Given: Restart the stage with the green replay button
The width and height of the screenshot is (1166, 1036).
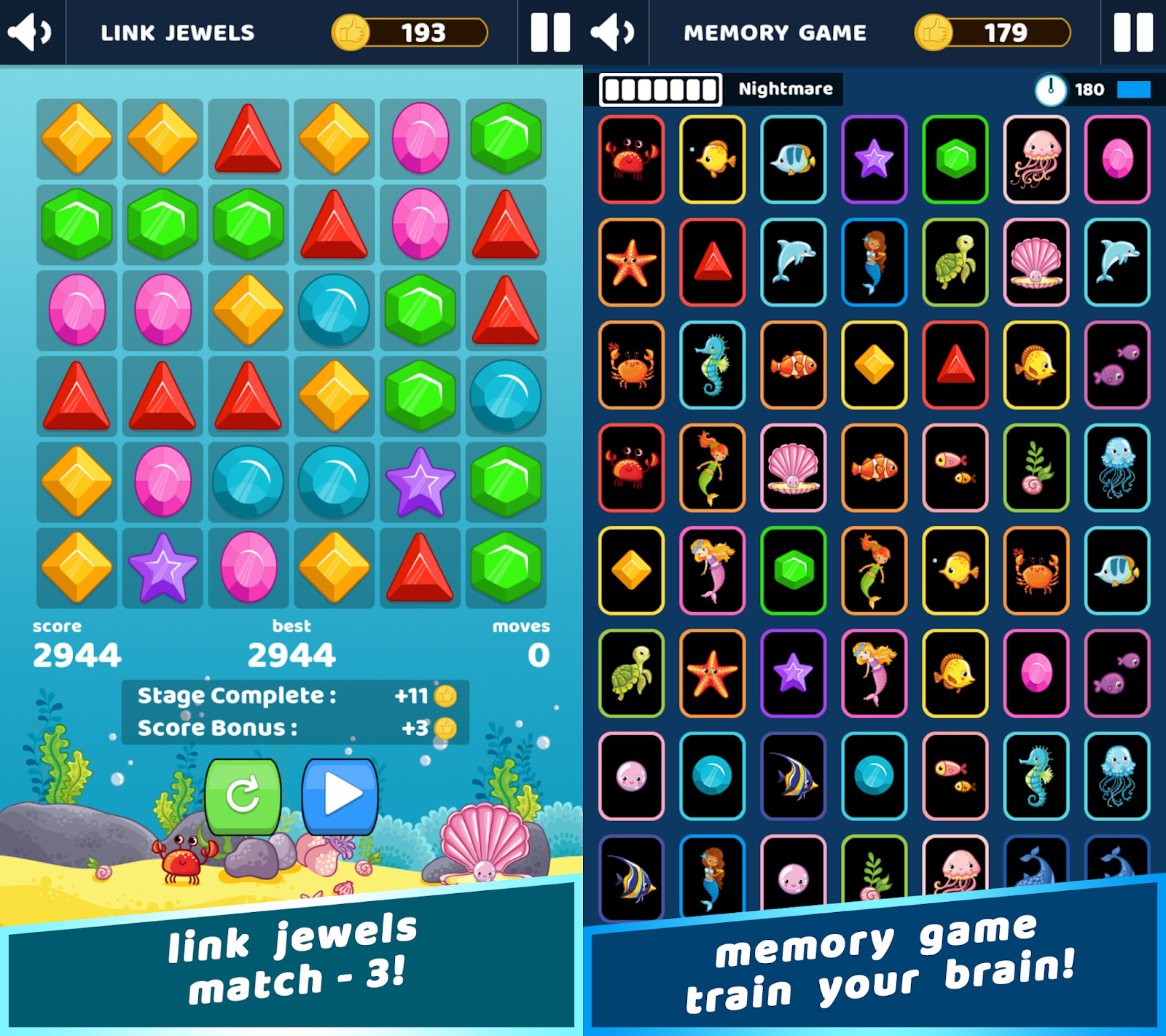Looking at the screenshot, I should [x=243, y=797].
